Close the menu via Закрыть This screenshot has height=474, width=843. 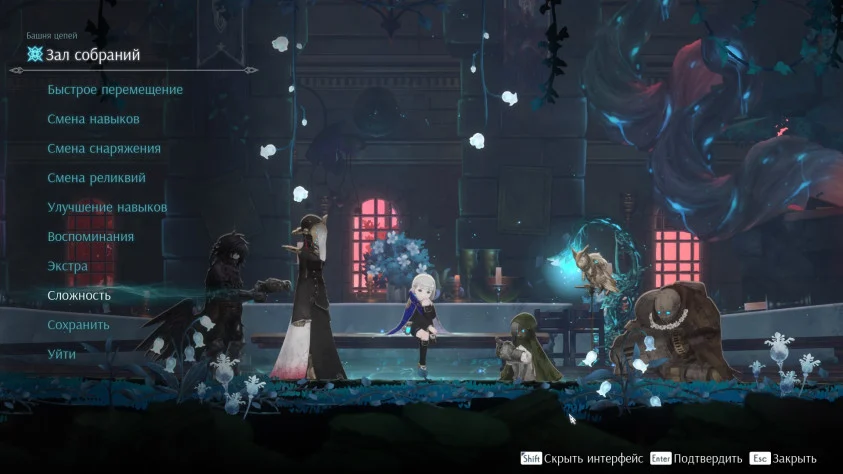point(794,458)
